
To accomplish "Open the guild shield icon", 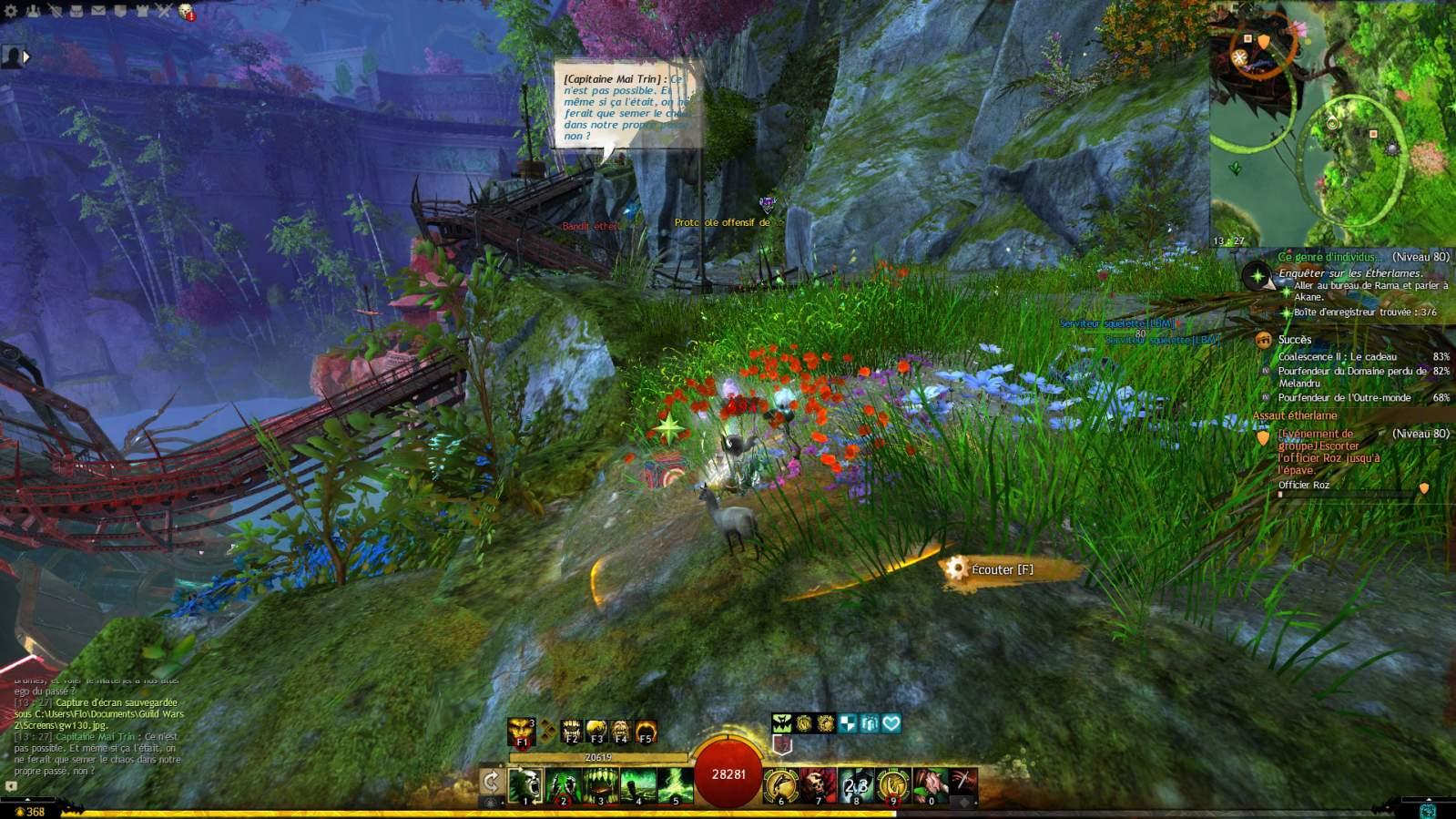I will (120, 11).
